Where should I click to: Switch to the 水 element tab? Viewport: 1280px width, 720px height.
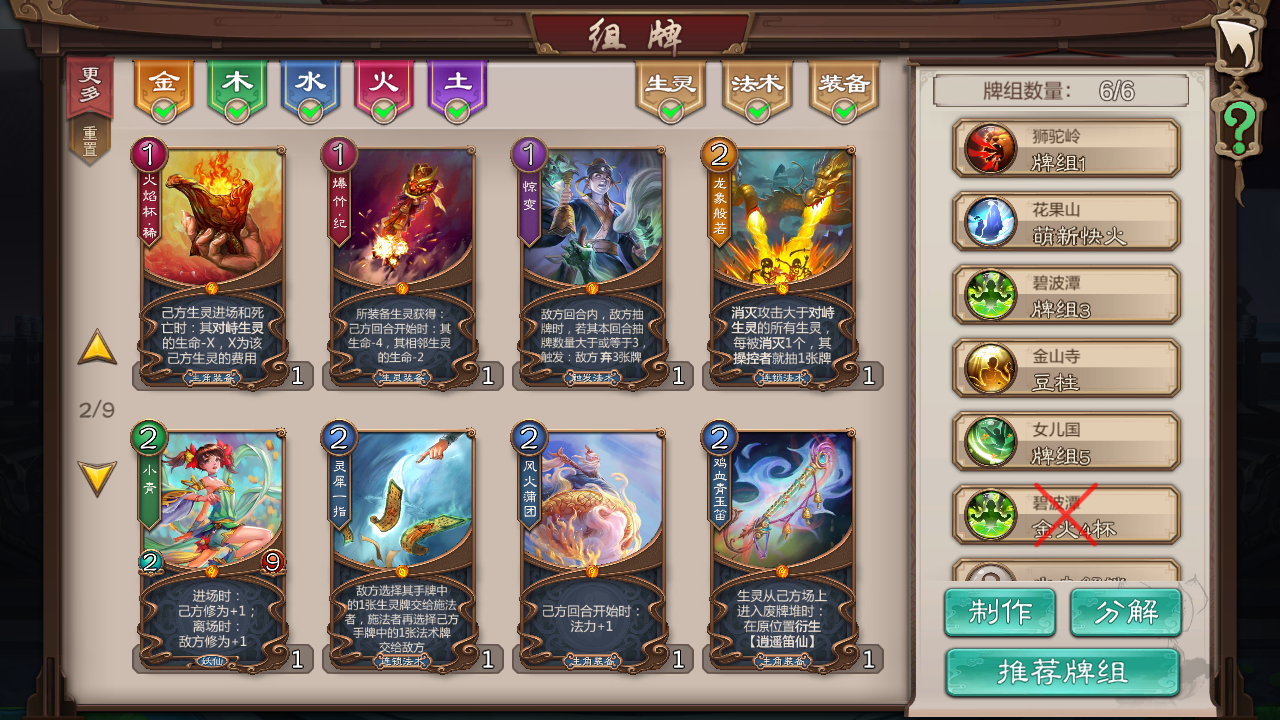pyautogui.click(x=311, y=83)
